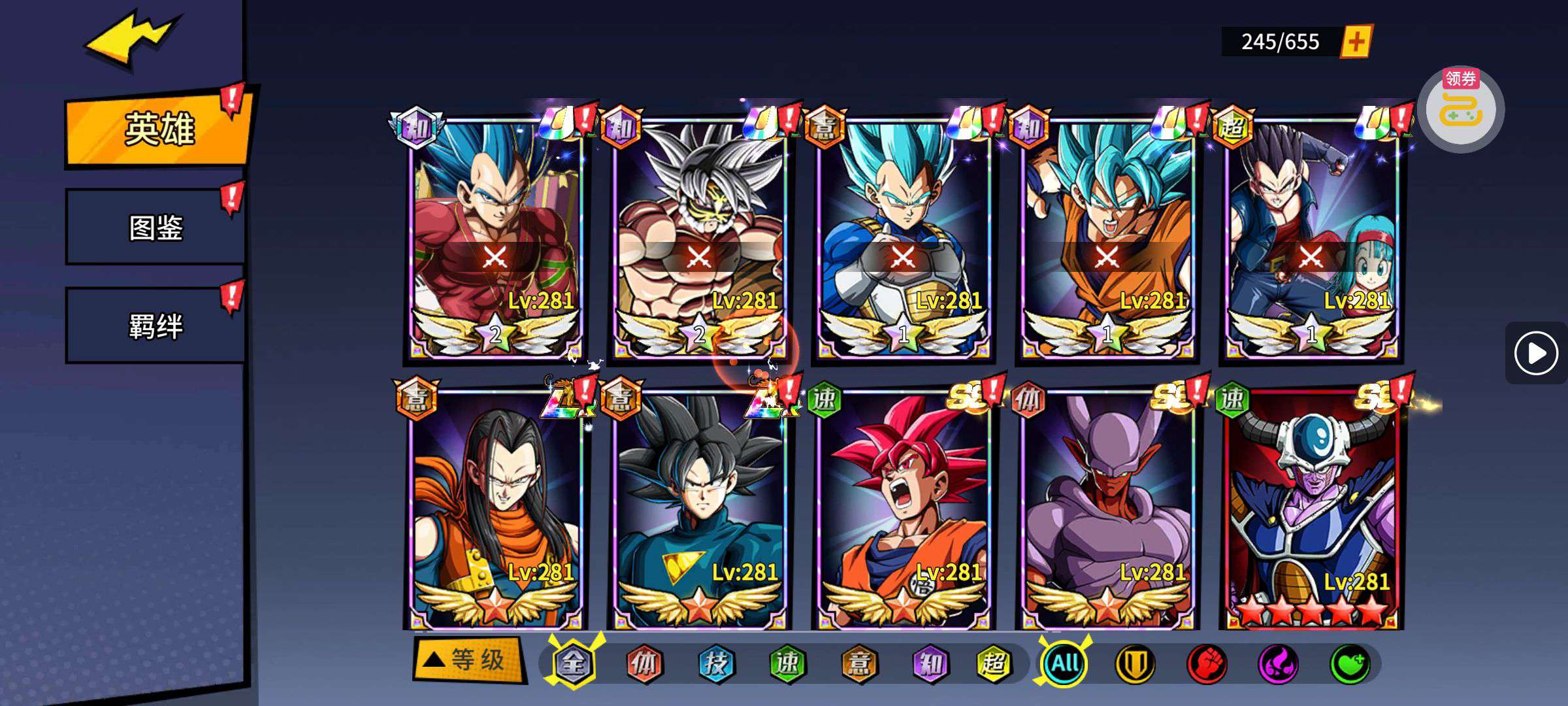Filter heroes by 超 type

point(994,664)
